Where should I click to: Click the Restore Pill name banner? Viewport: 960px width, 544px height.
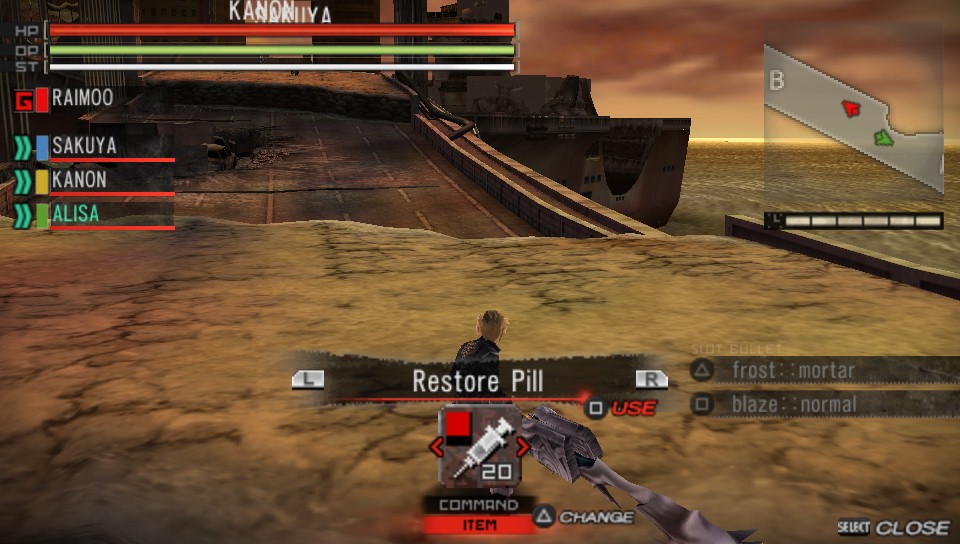(x=478, y=381)
